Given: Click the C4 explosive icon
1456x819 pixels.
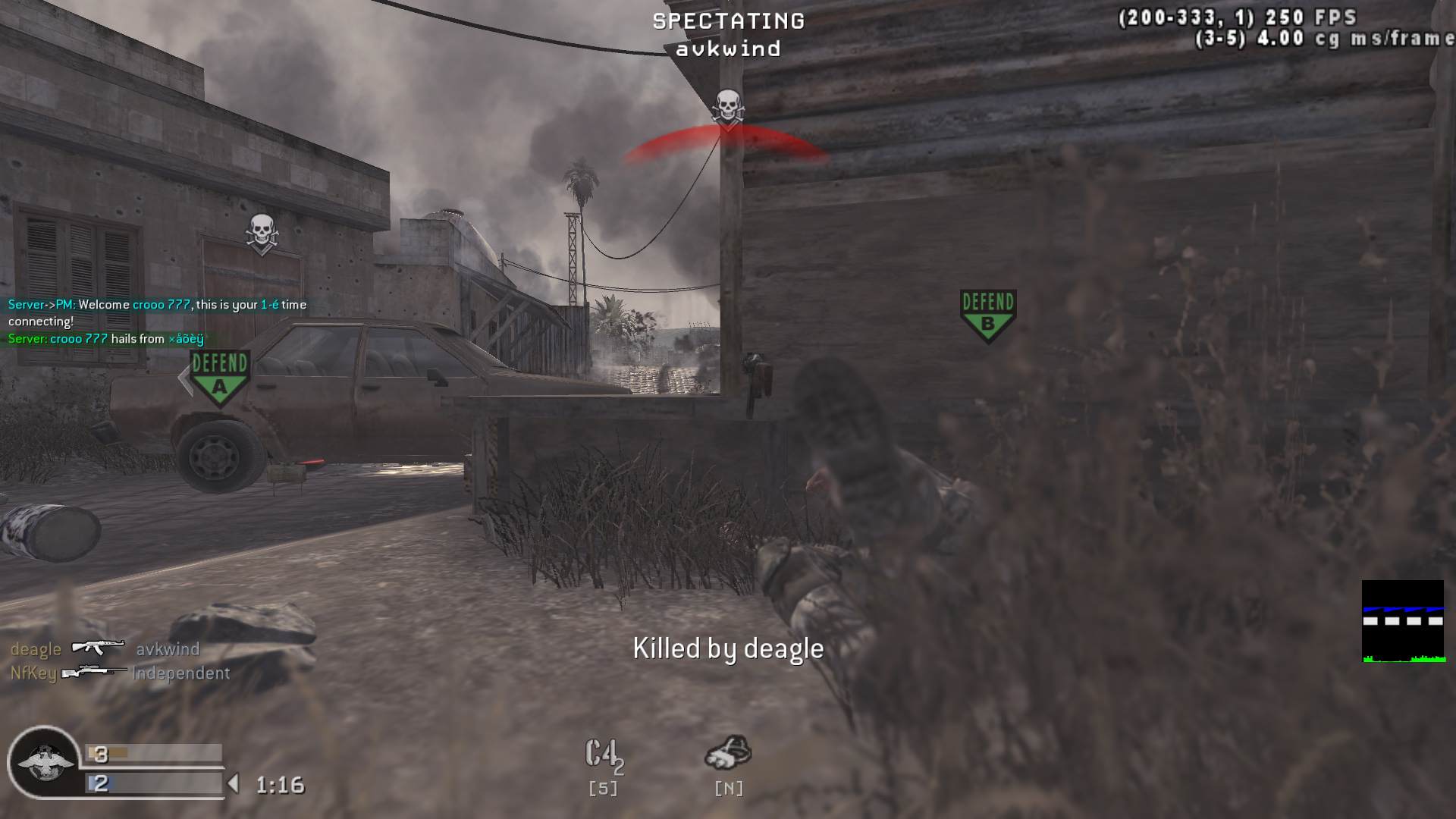Looking at the screenshot, I should 603,755.
